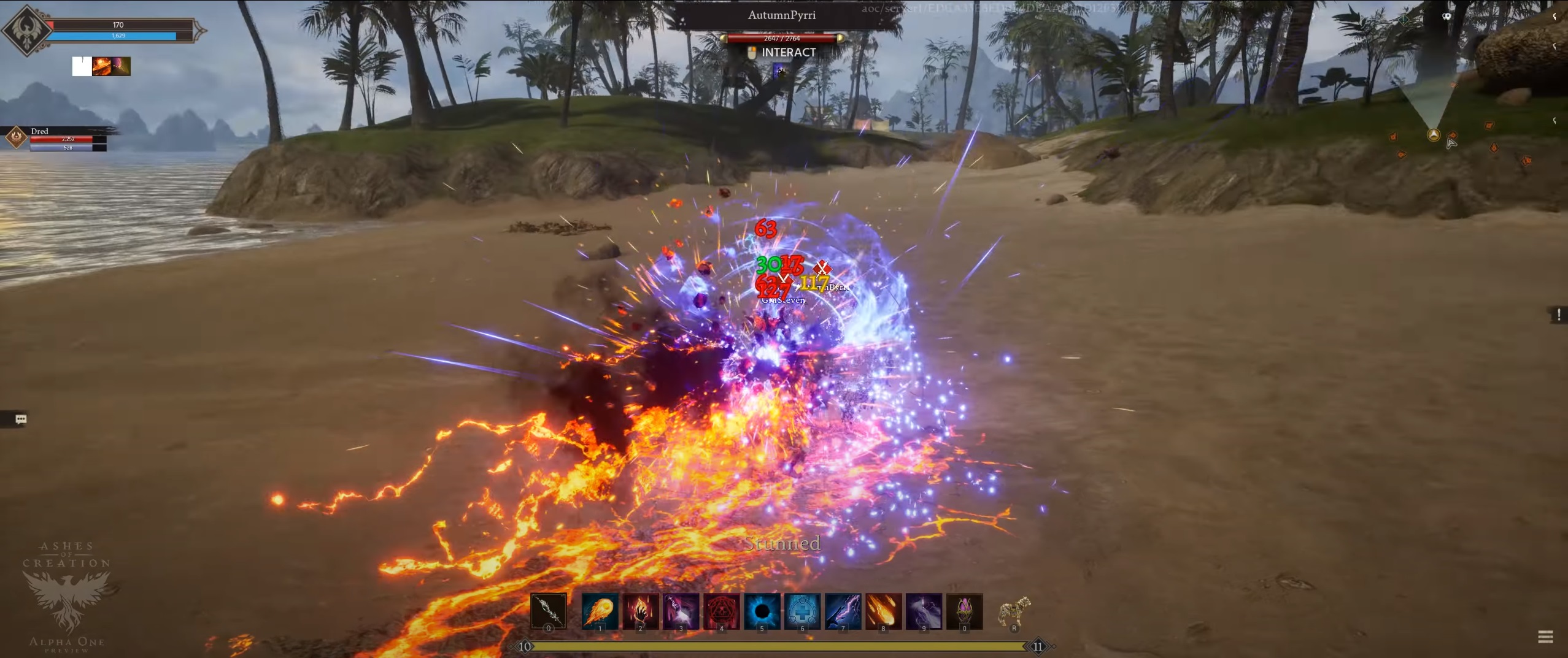Screen dimensions: 1568x658
Task: Cast the black hole ability
Action: pyautogui.click(x=762, y=610)
